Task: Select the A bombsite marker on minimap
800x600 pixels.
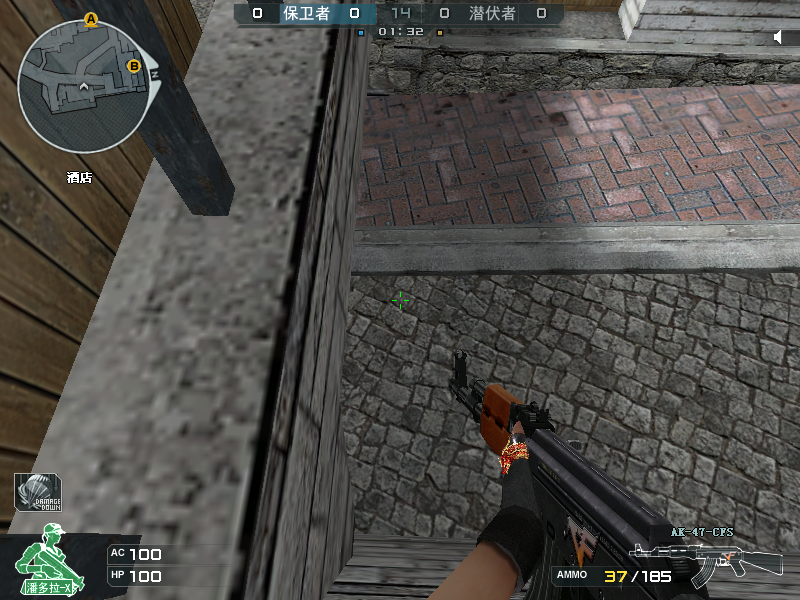Action: [x=91, y=19]
